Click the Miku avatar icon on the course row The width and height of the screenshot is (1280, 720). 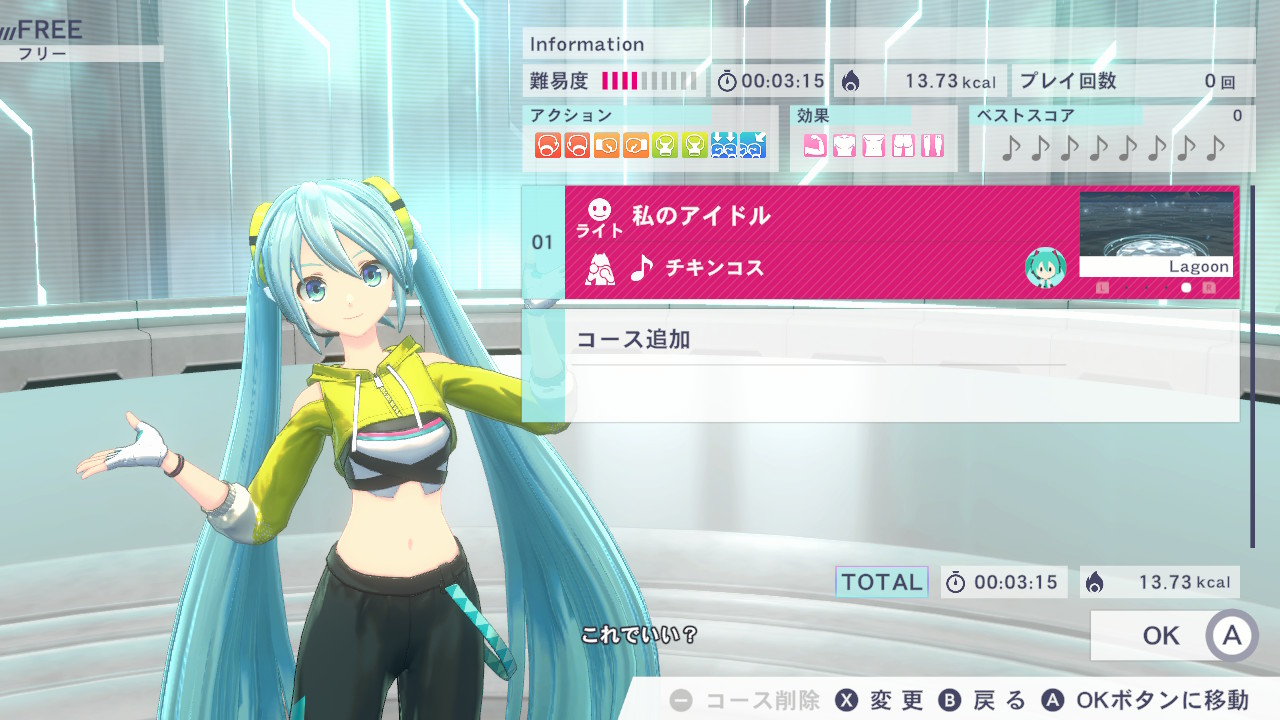pos(1046,268)
